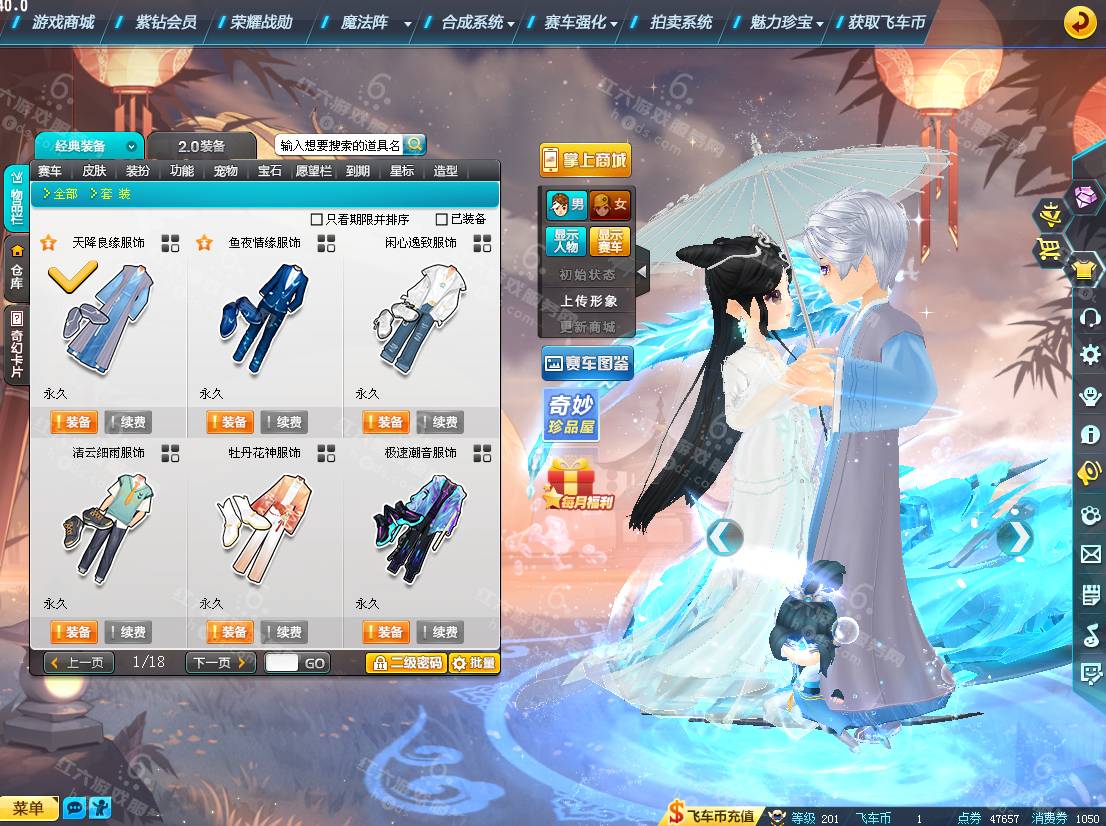Toggle the 只看期限并排序 checkbox

(x=317, y=219)
